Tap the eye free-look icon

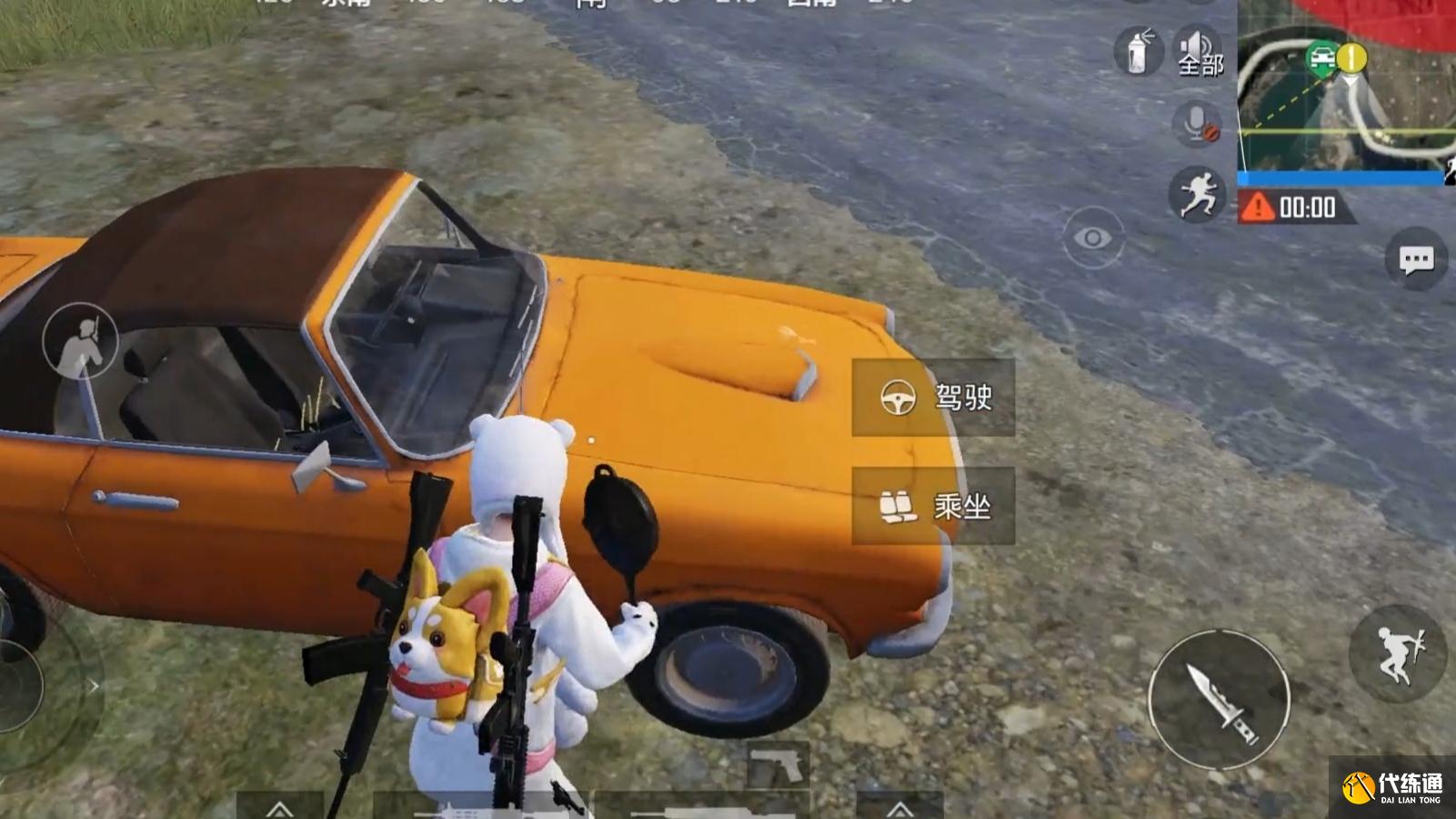tap(1092, 238)
